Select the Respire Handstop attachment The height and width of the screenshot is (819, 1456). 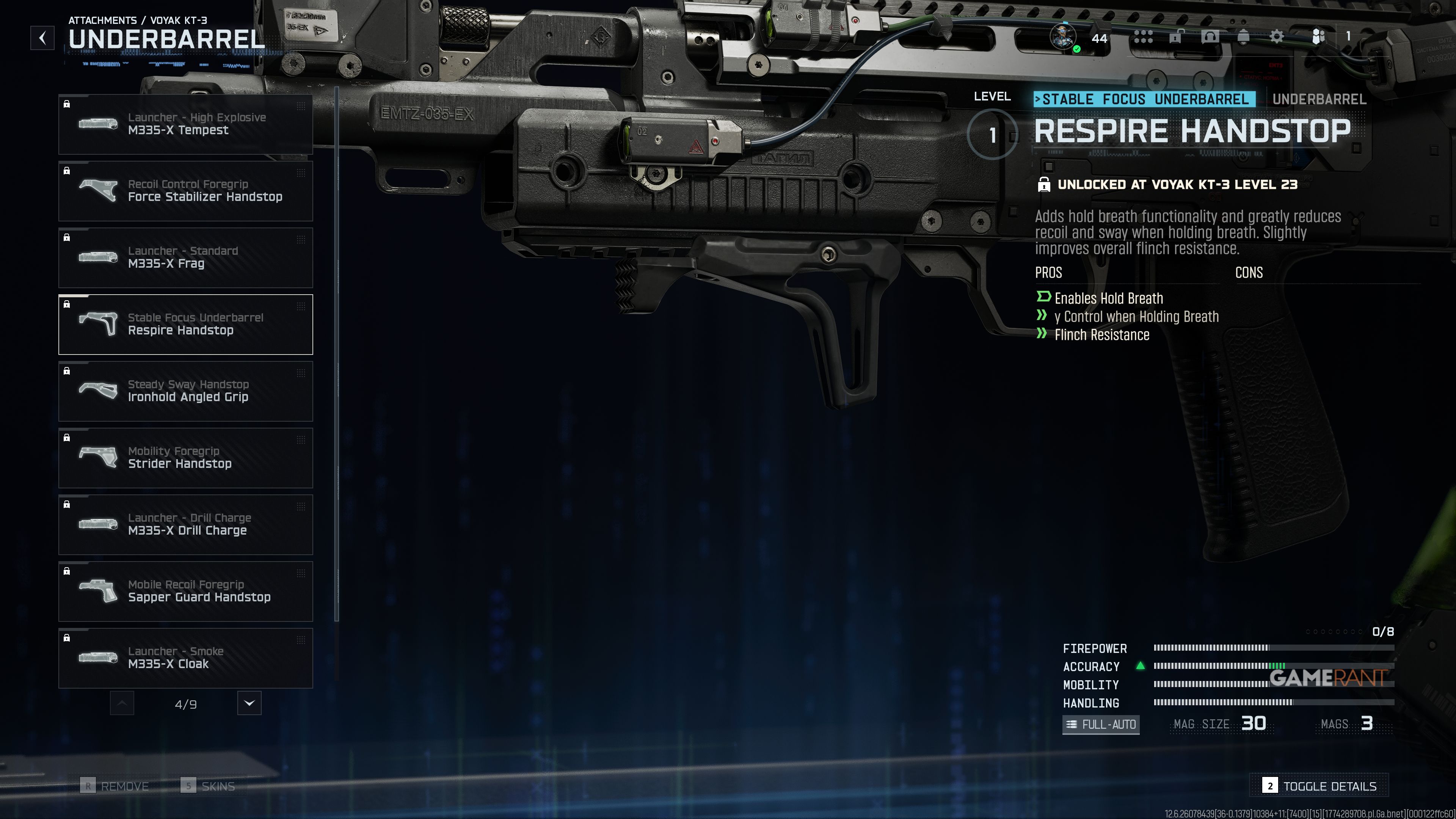pyautogui.click(x=185, y=325)
